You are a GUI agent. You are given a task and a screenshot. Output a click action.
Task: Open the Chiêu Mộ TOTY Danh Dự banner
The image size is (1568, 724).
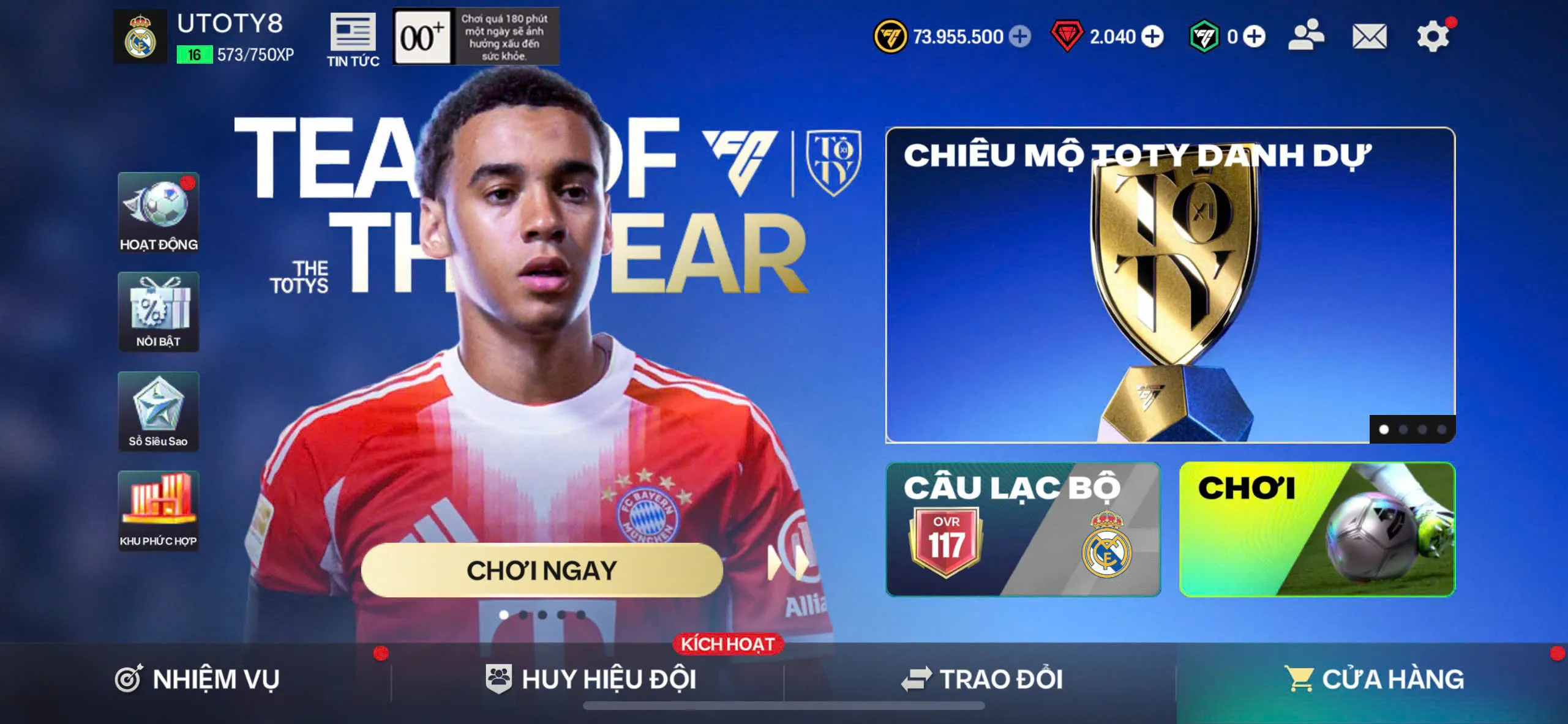pyautogui.click(x=1169, y=285)
